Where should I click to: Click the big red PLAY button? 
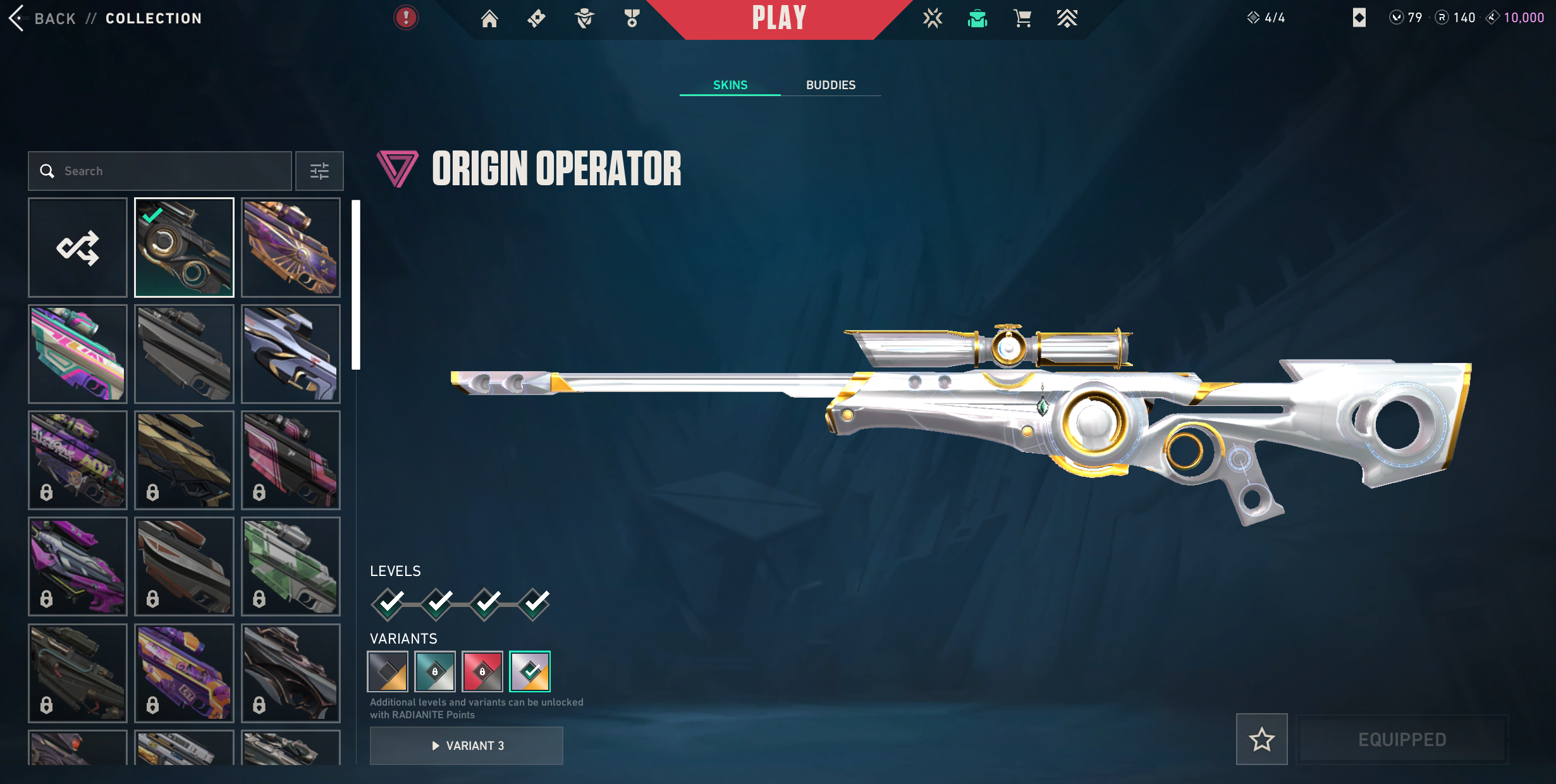point(779,18)
